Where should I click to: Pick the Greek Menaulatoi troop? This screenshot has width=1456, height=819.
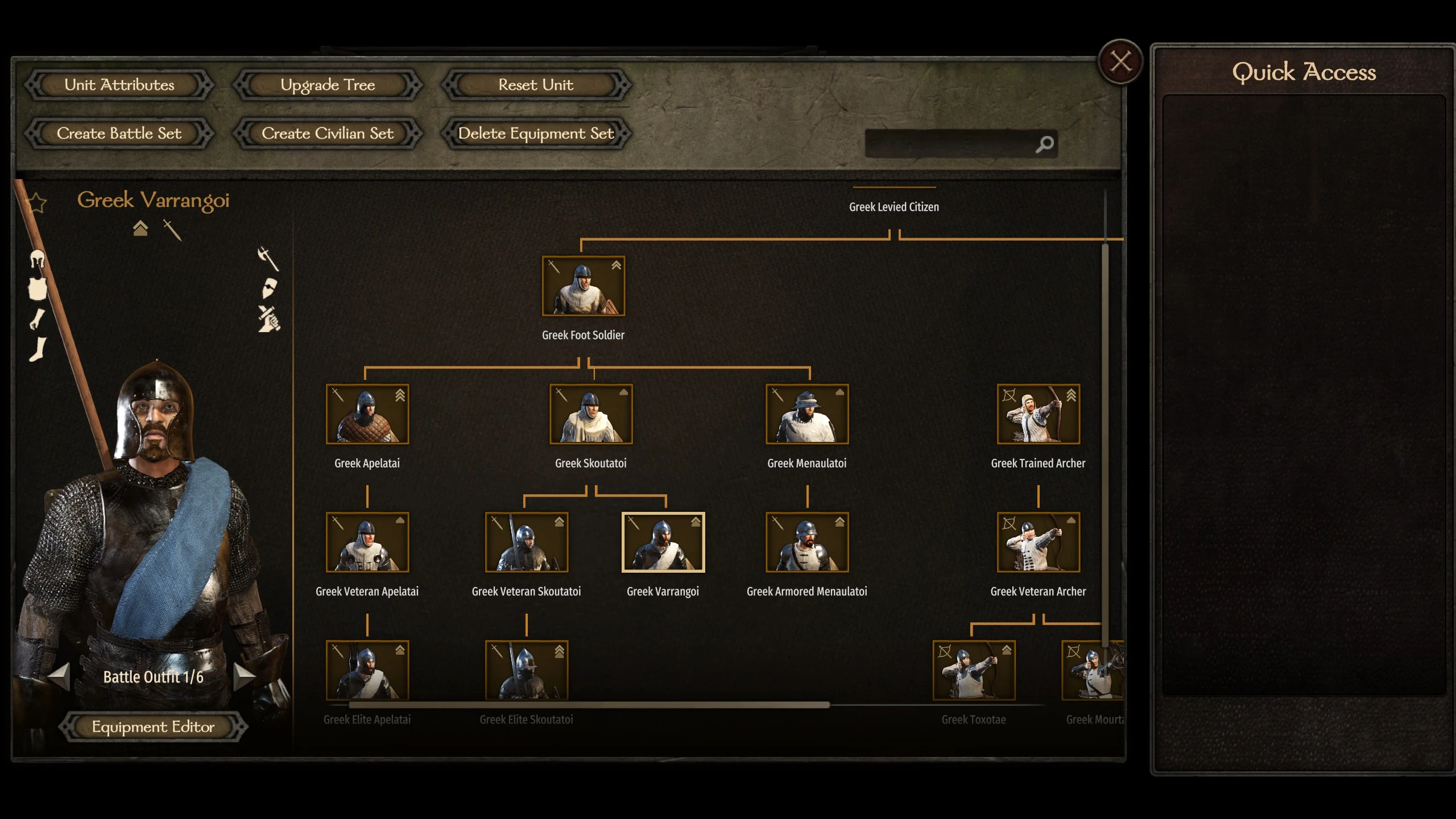(x=806, y=414)
